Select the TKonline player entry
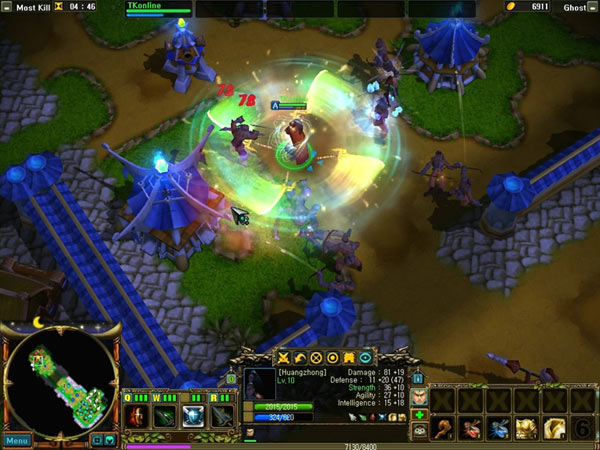 pyautogui.click(x=146, y=6)
